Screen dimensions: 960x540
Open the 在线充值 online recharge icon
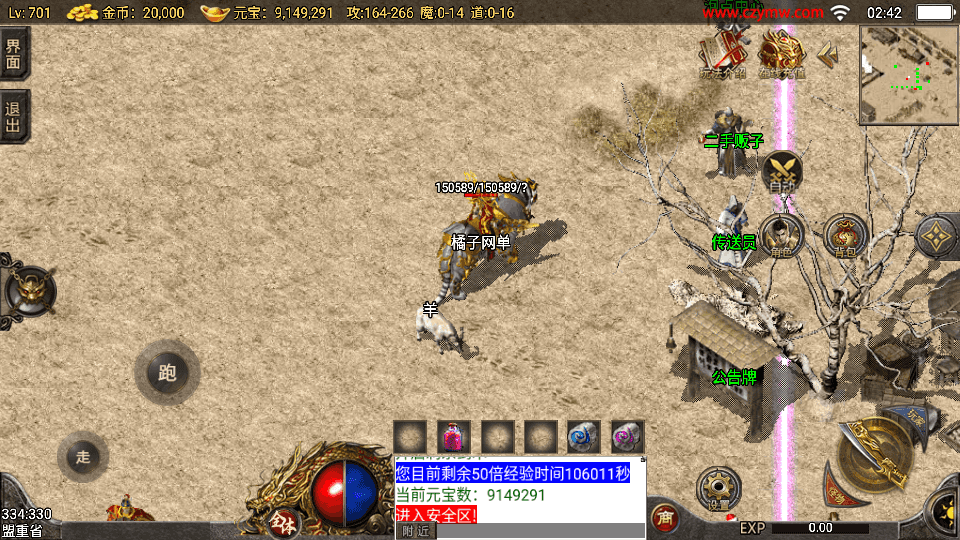[781, 54]
